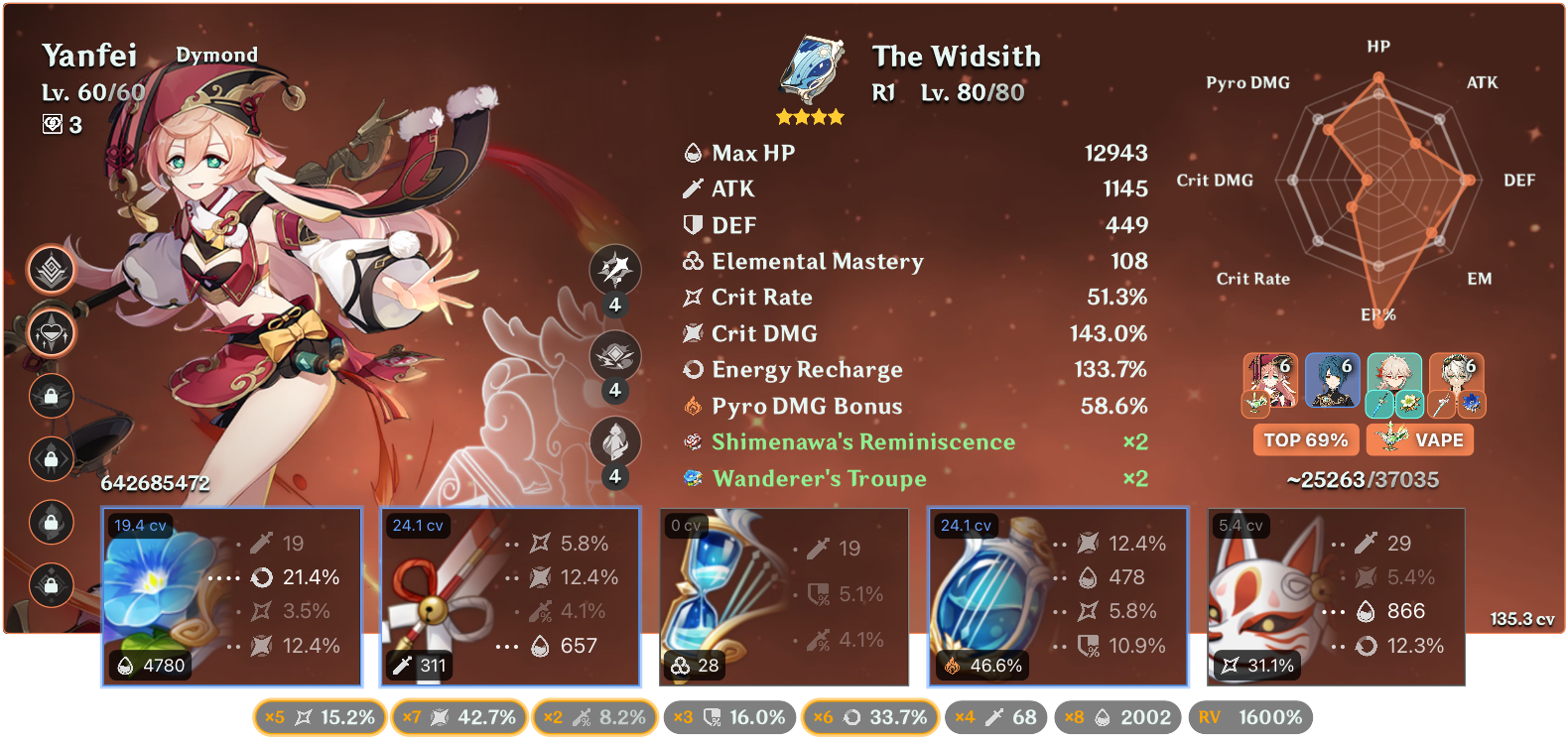
Task: Toggle Wanderer's Troupe set bonus
Action: (x=819, y=478)
